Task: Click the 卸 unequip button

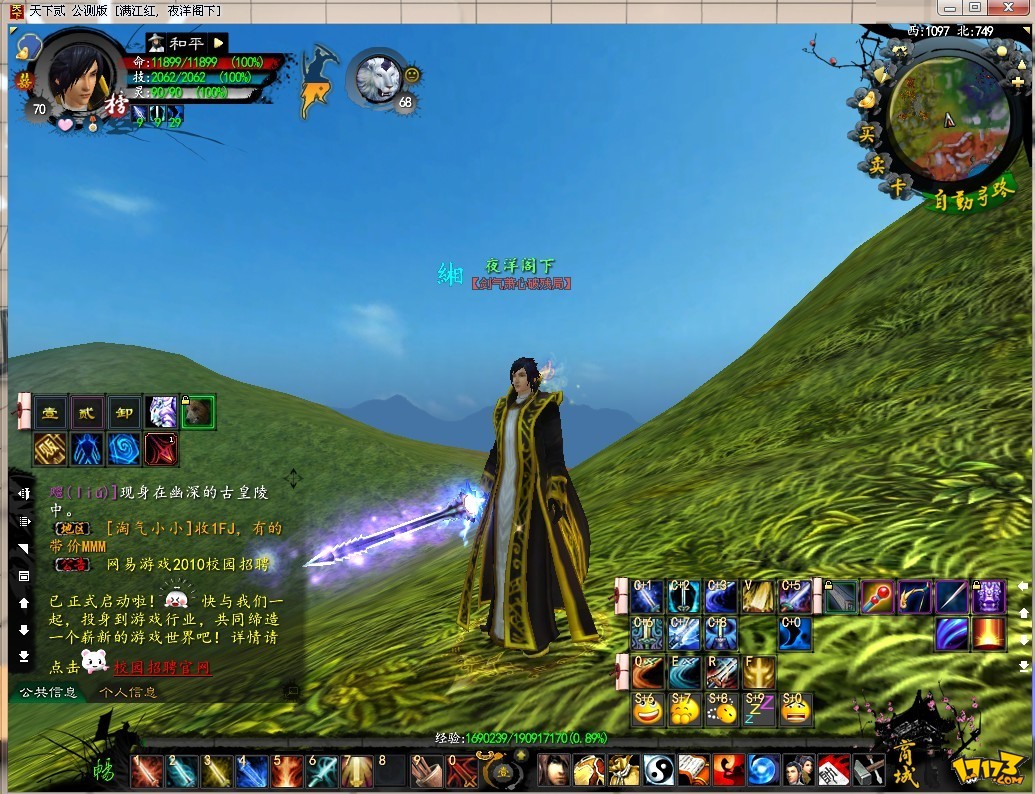Action: (124, 412)
